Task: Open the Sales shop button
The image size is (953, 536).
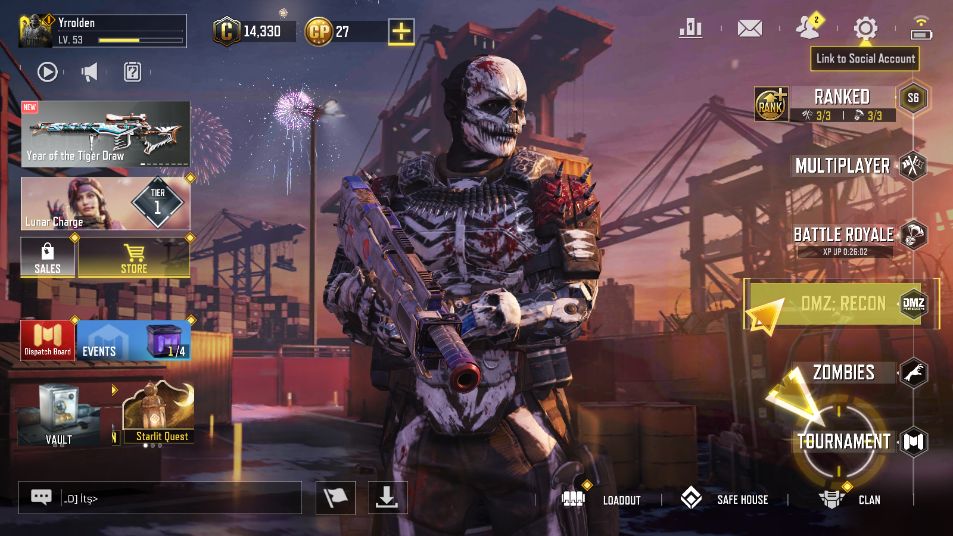Action: coord(48,257)
